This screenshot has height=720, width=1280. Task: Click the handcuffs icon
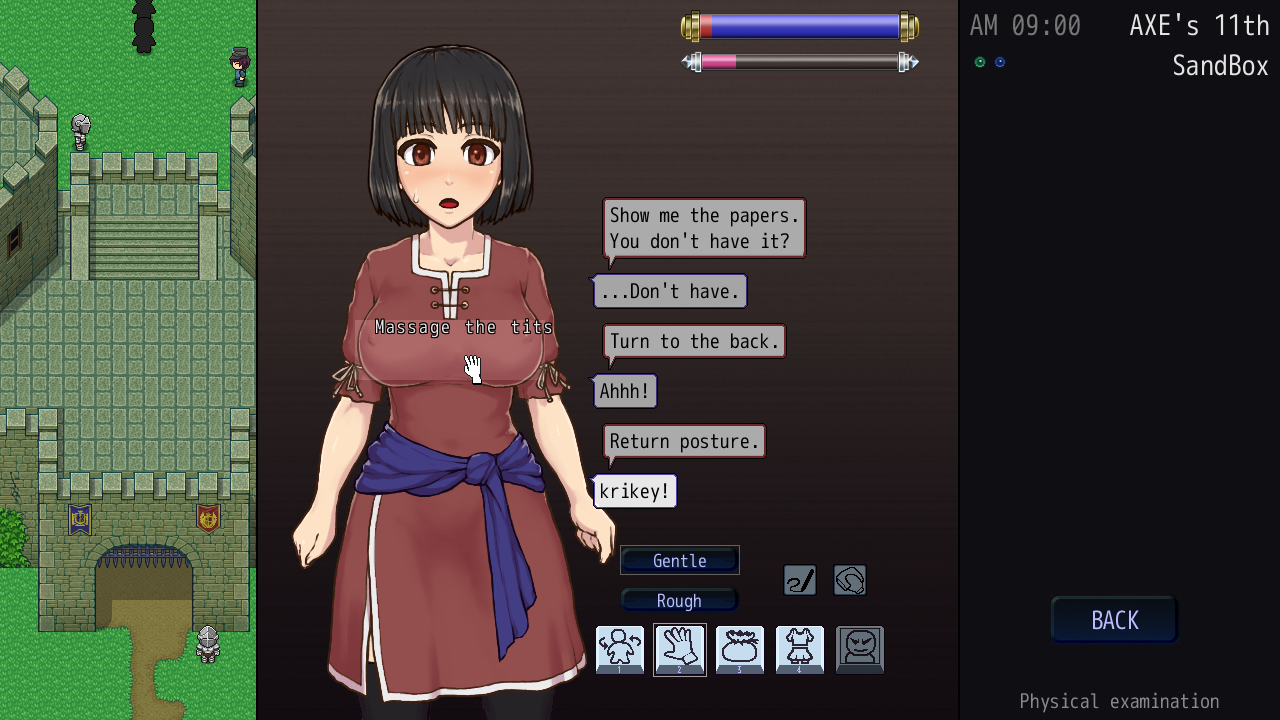pos(850,580)
